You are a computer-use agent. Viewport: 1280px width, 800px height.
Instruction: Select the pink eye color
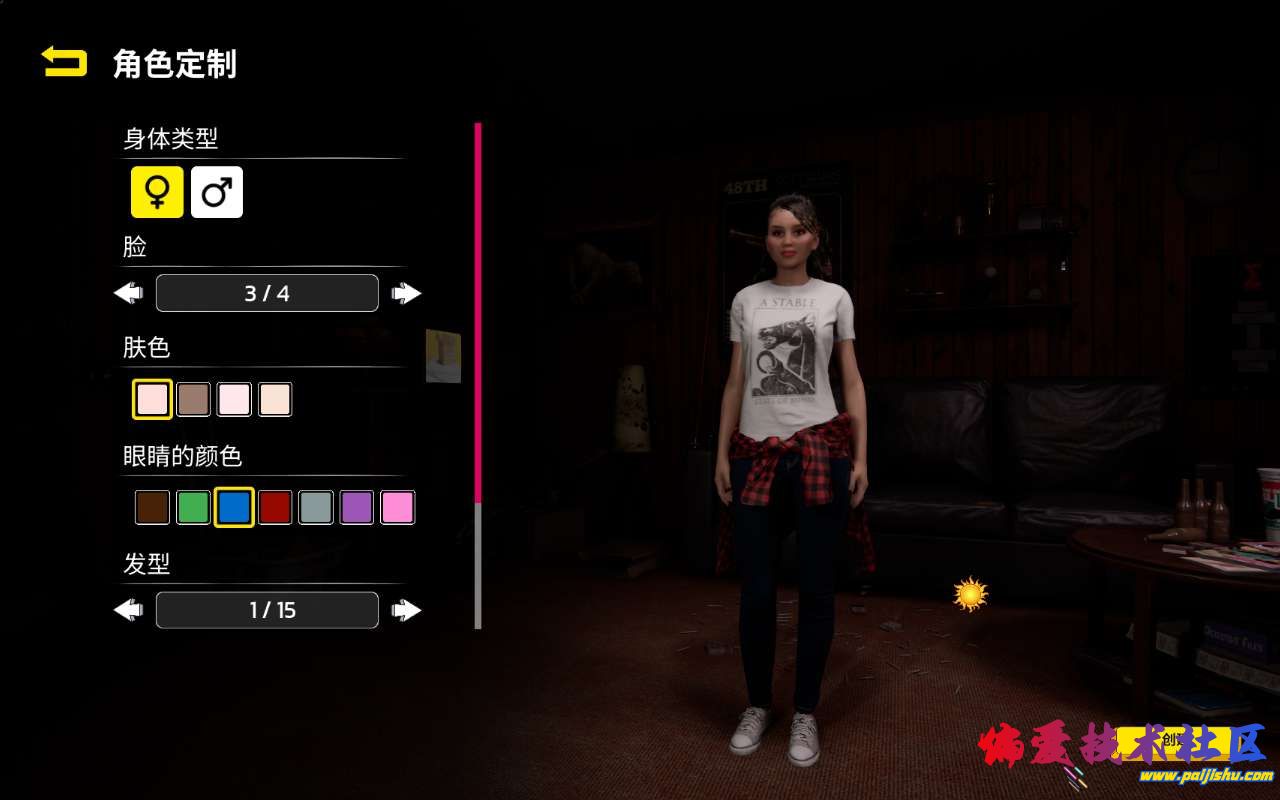pos(398,508)
